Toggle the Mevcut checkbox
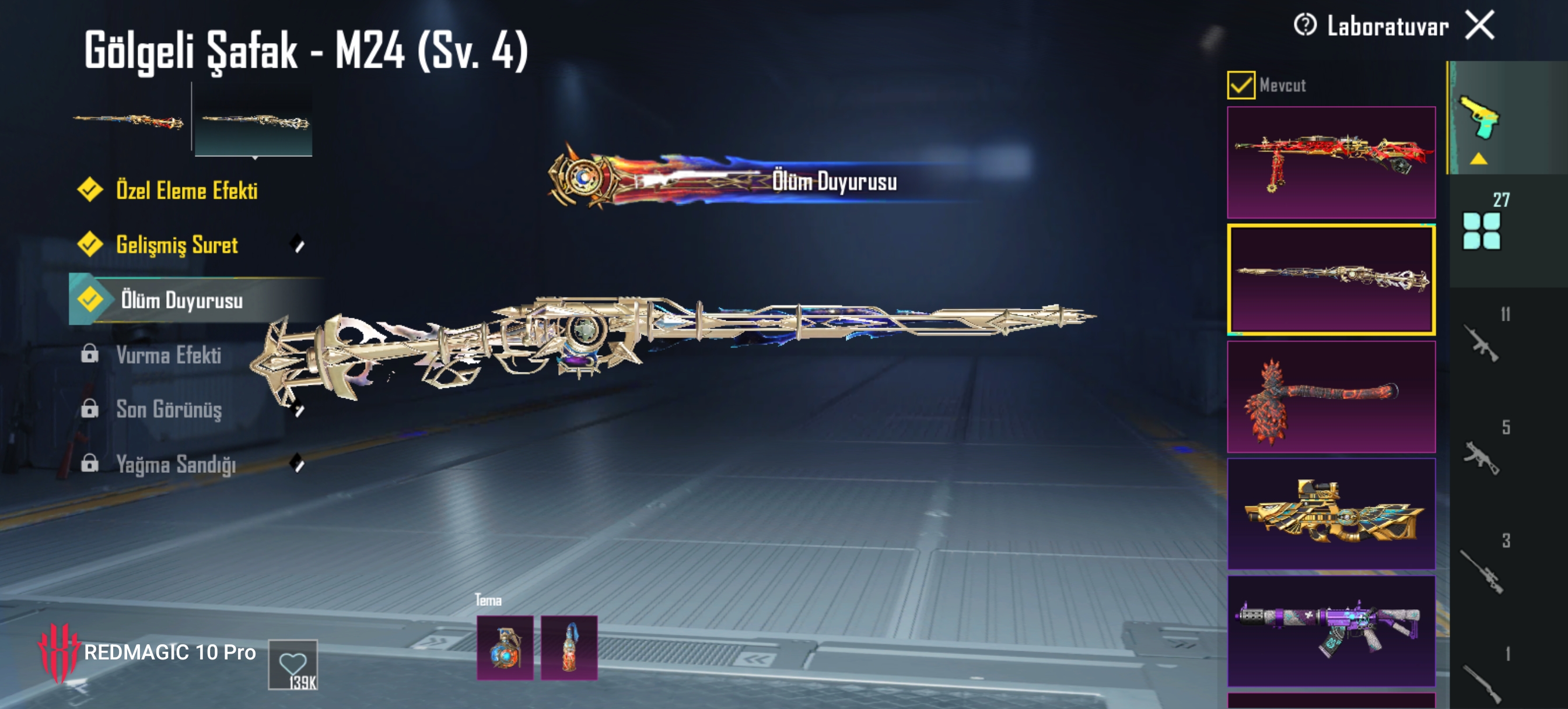Screen dimensions: 1568x709 tap(1241, 85)
